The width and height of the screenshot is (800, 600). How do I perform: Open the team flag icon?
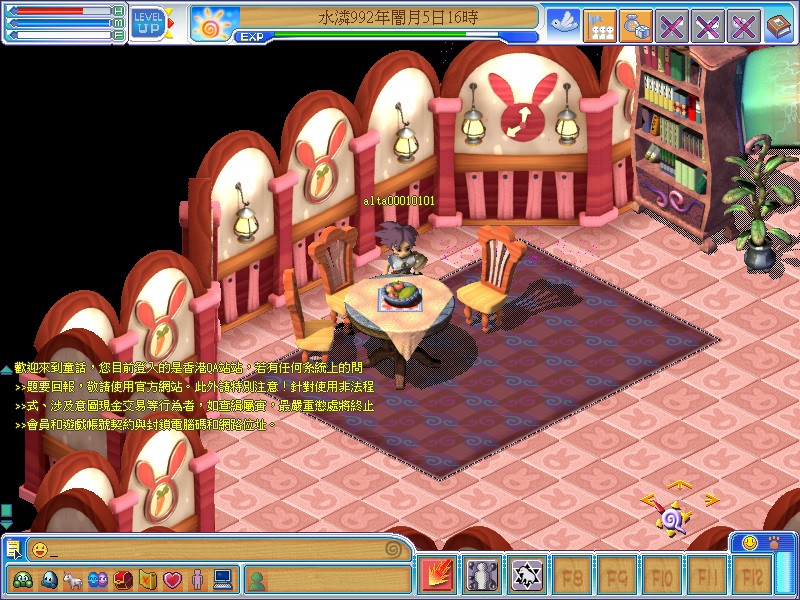(599, 23)
